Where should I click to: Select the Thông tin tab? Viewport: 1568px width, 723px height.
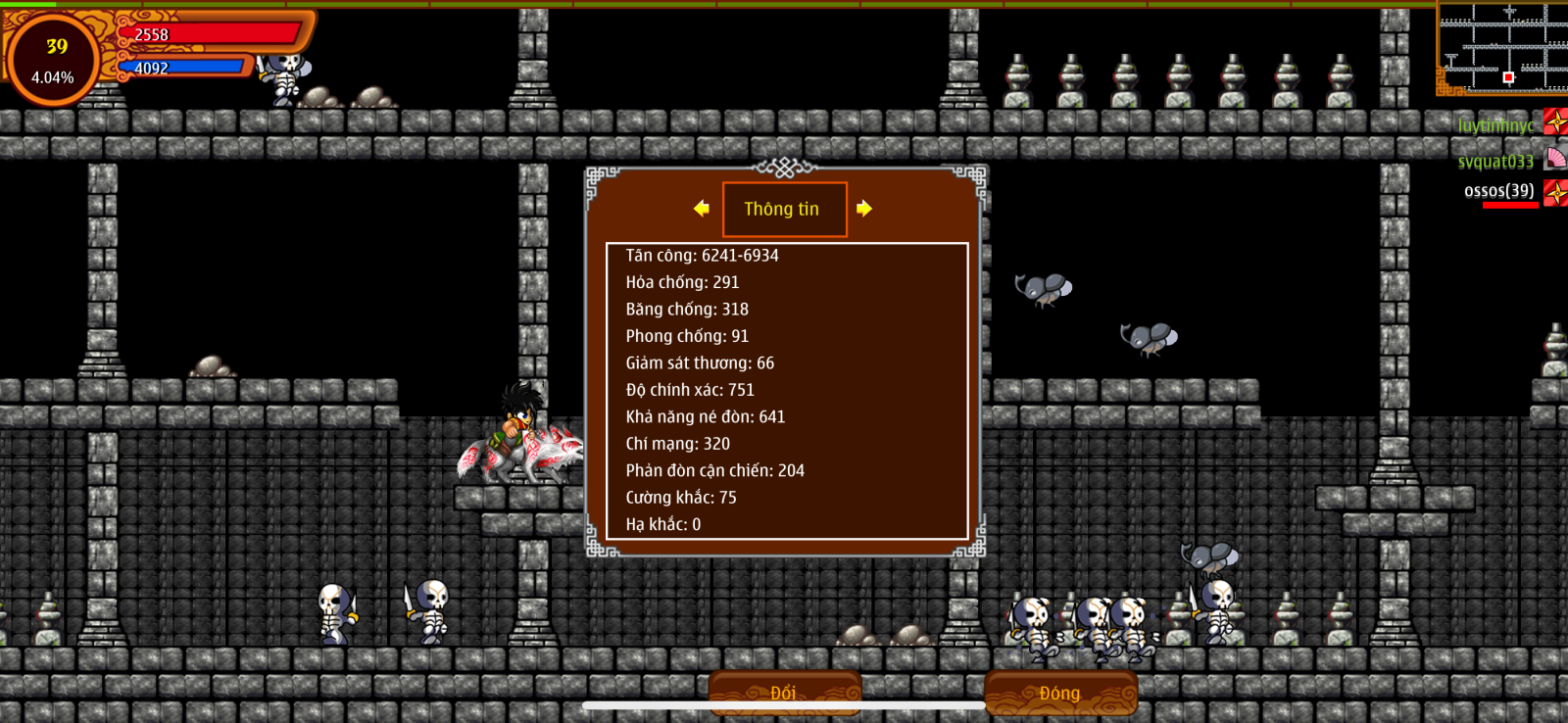(x=784, y=209)
